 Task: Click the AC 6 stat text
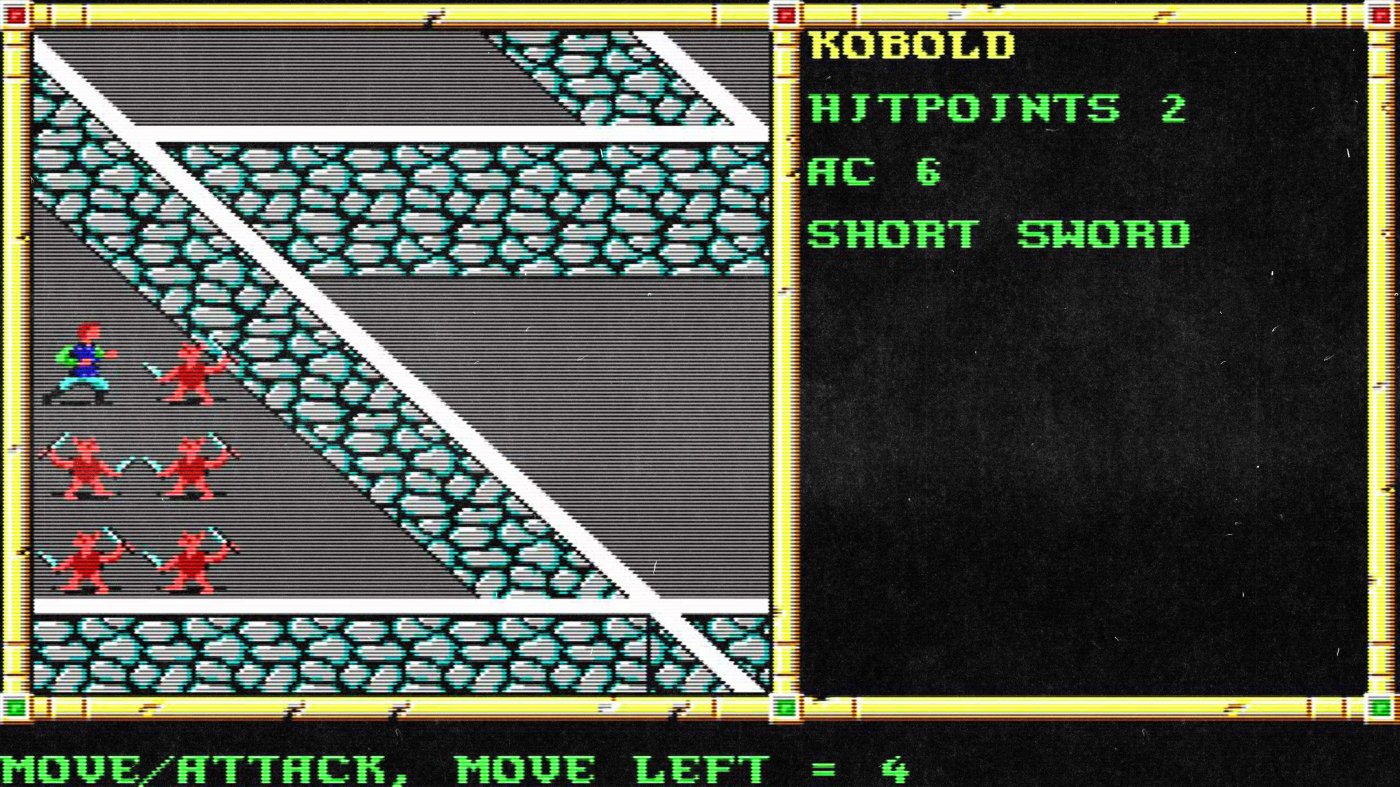coord(875,170)
